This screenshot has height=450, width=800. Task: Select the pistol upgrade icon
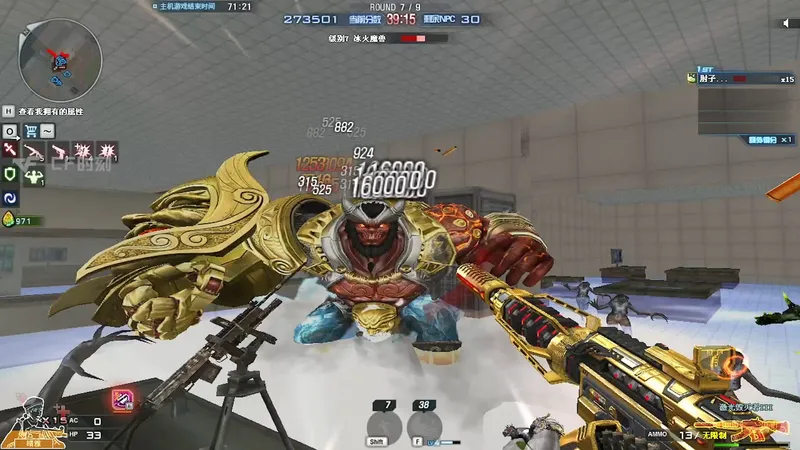point(59,152)
